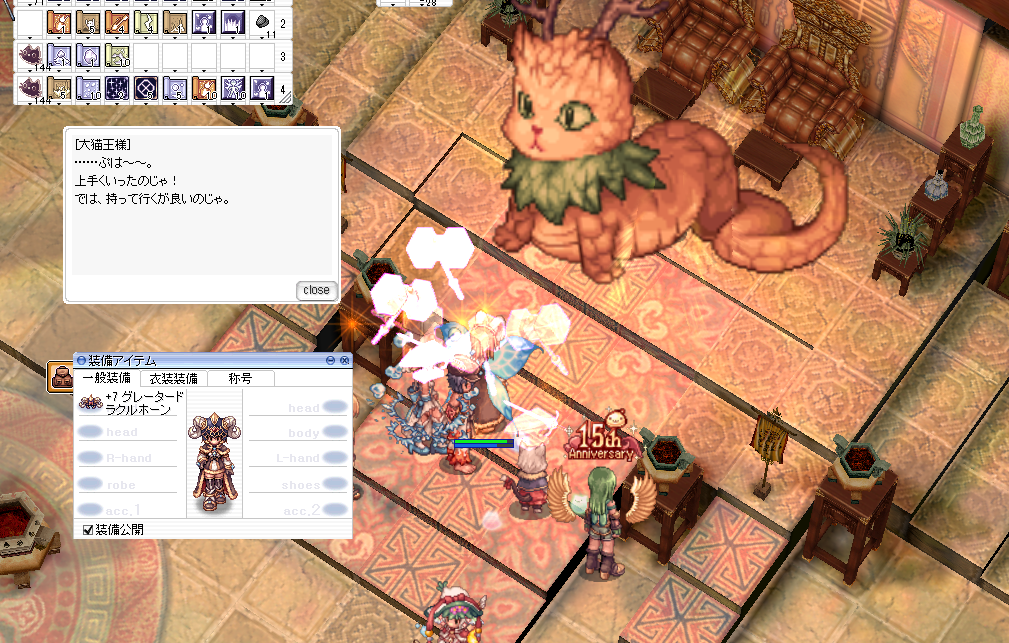Activate the purple ice spikes skill
The height and width of the screenshot is (643, 1009).
point(232,21)
